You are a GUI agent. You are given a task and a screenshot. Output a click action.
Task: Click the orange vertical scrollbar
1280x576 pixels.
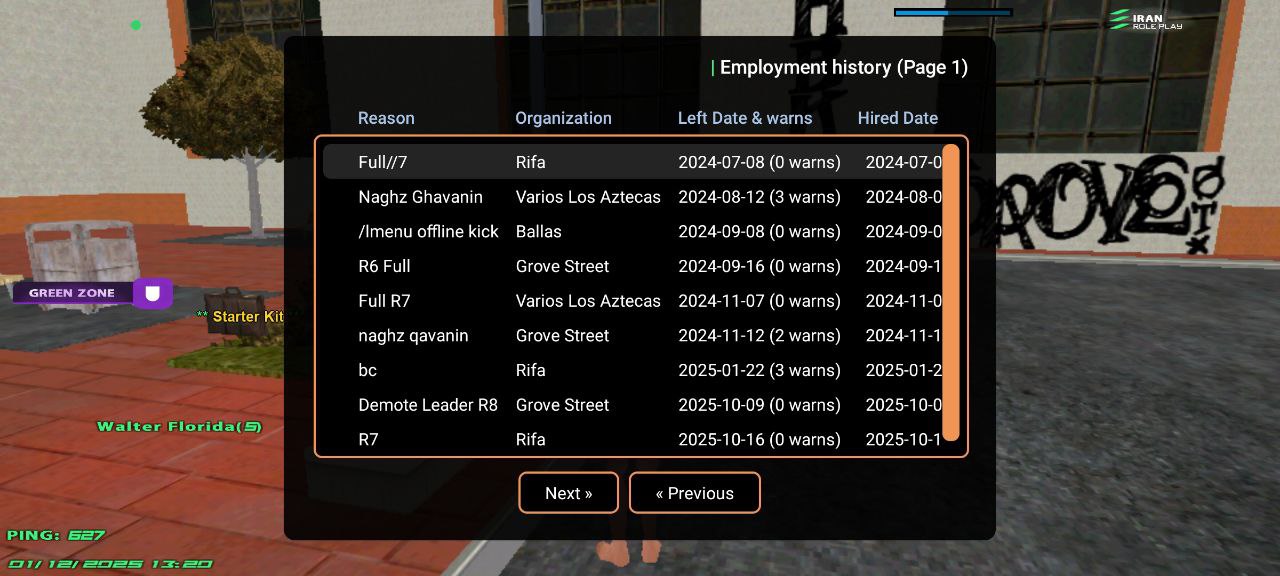951,292
